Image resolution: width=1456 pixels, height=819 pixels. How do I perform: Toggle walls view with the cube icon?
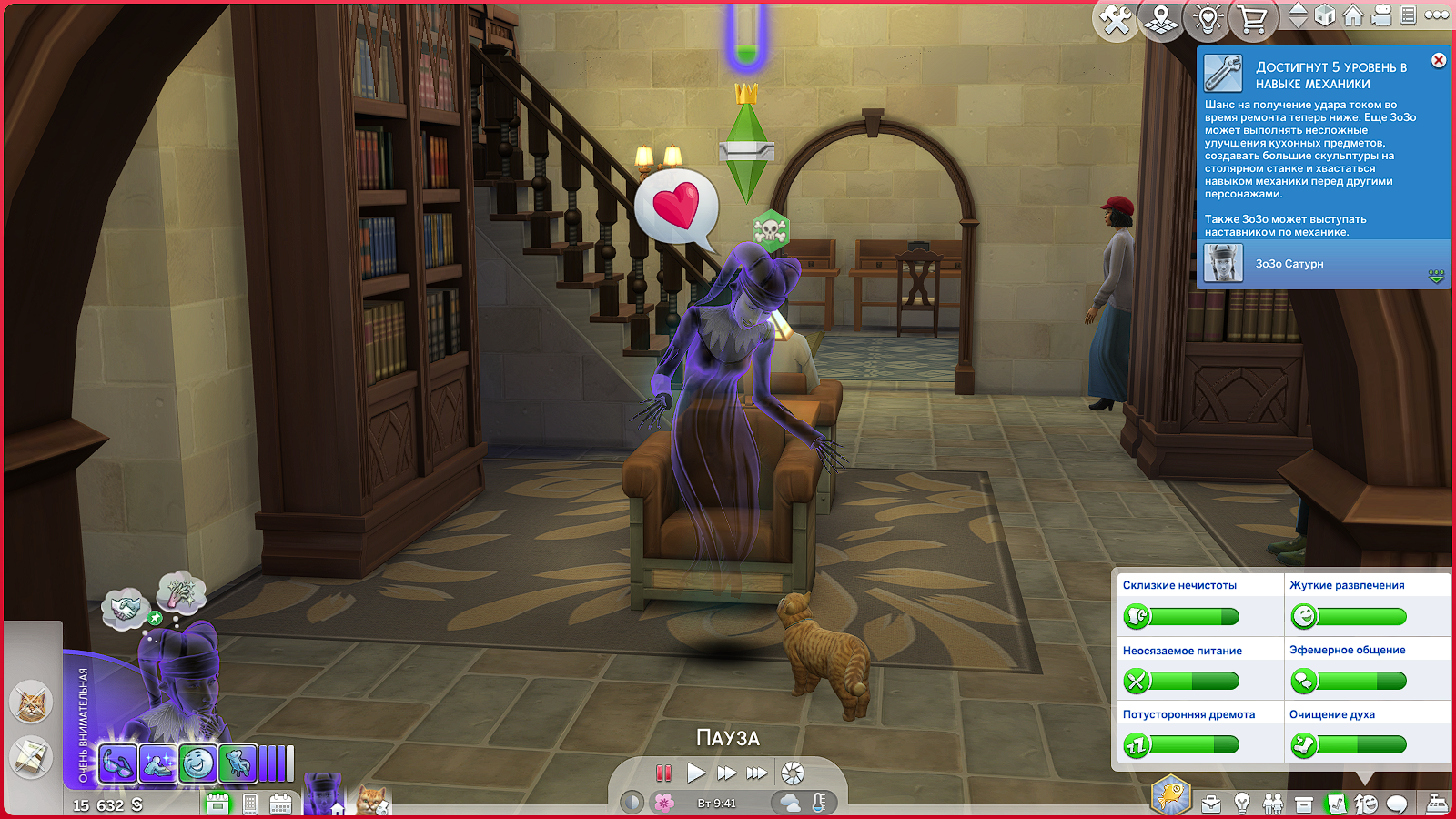pyautogui.click(x=1325, y=15)
